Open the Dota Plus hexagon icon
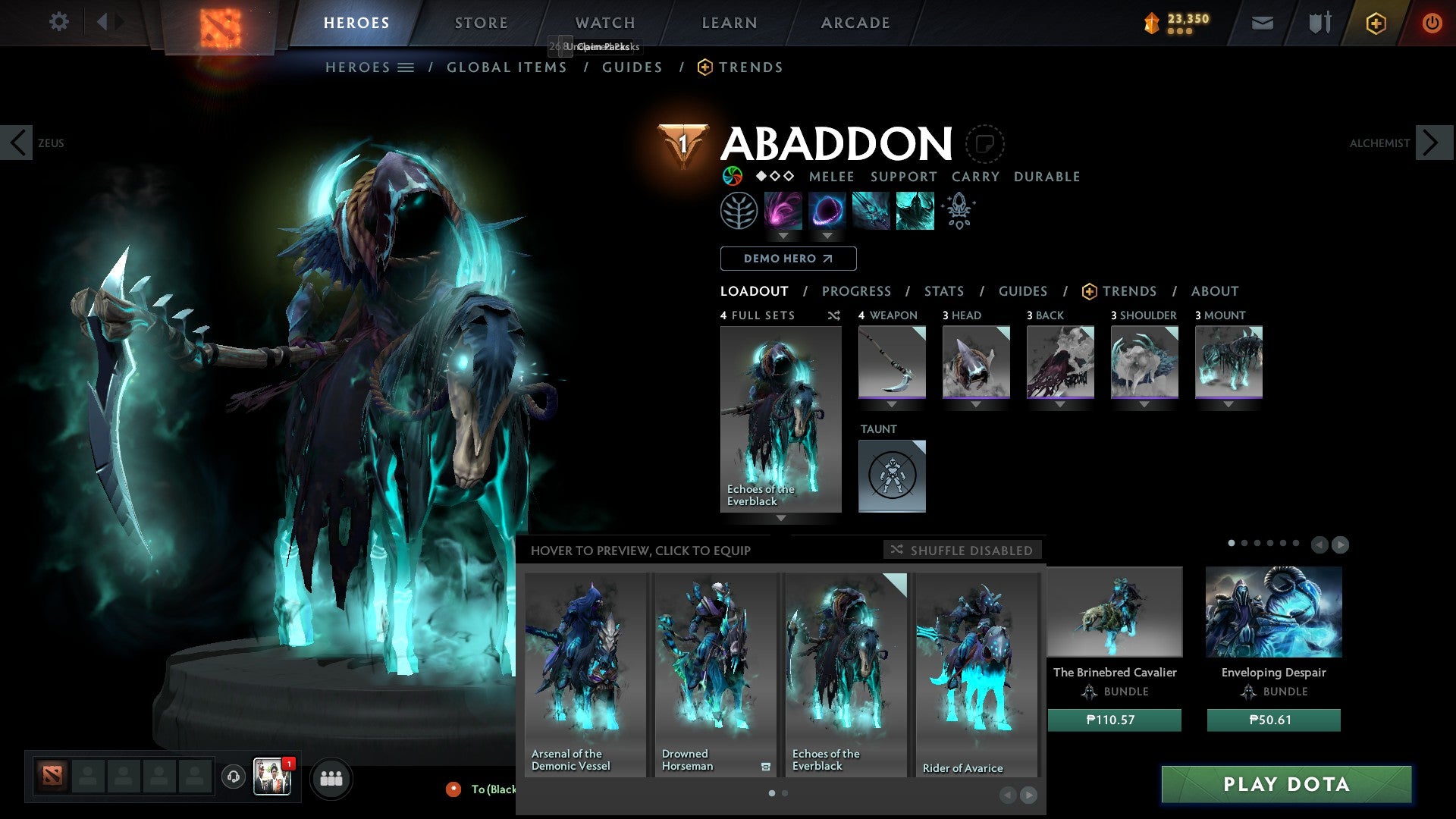1456x819 pixels. (x=1376, y=23)
